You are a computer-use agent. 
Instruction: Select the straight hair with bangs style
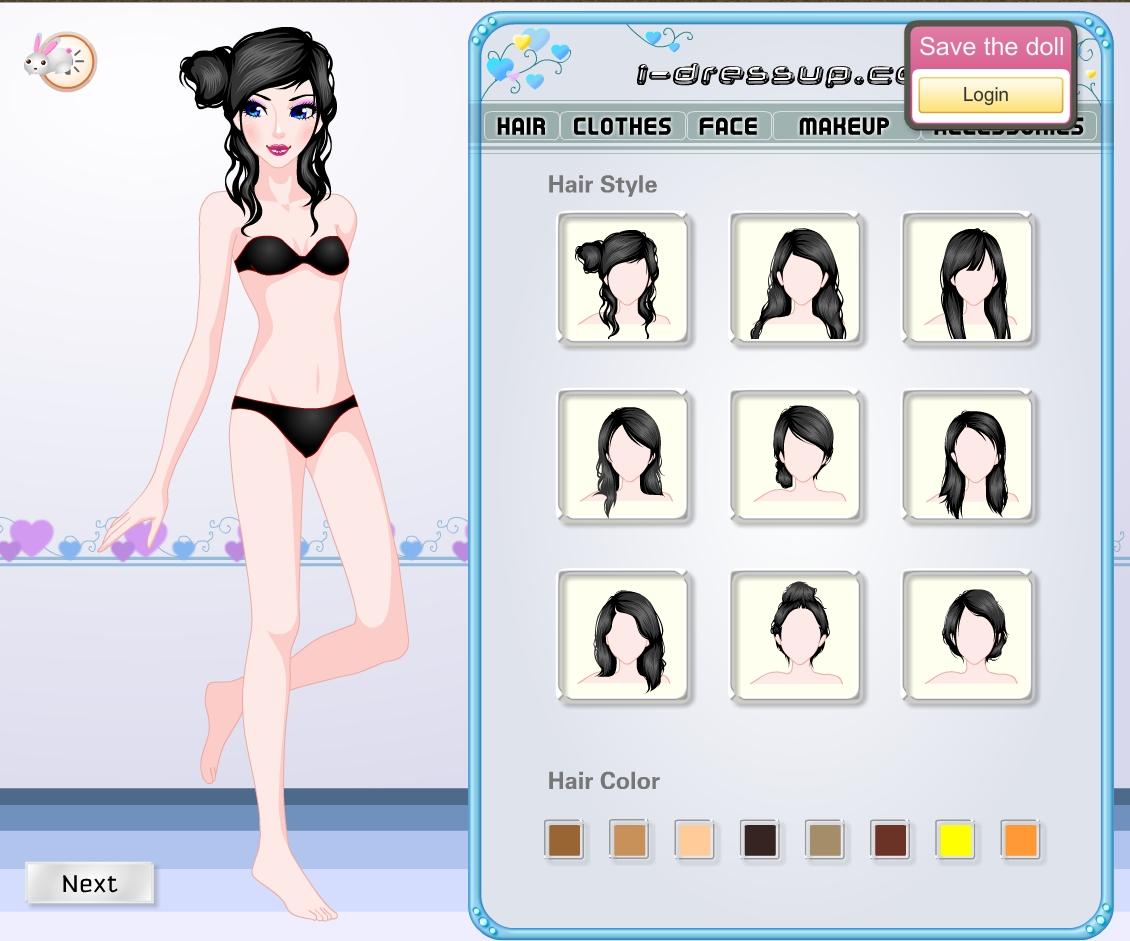(x=968, y=277)
